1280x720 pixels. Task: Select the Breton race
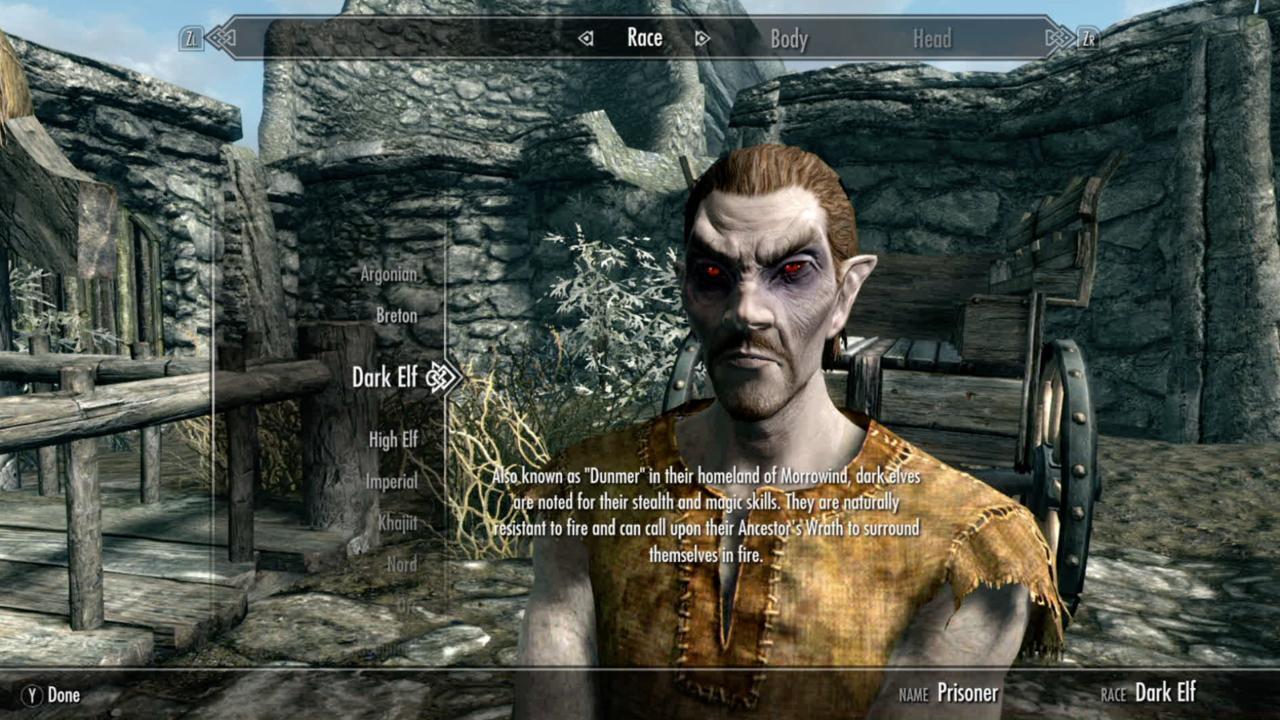pyautogui.click(x=397, y=315)
